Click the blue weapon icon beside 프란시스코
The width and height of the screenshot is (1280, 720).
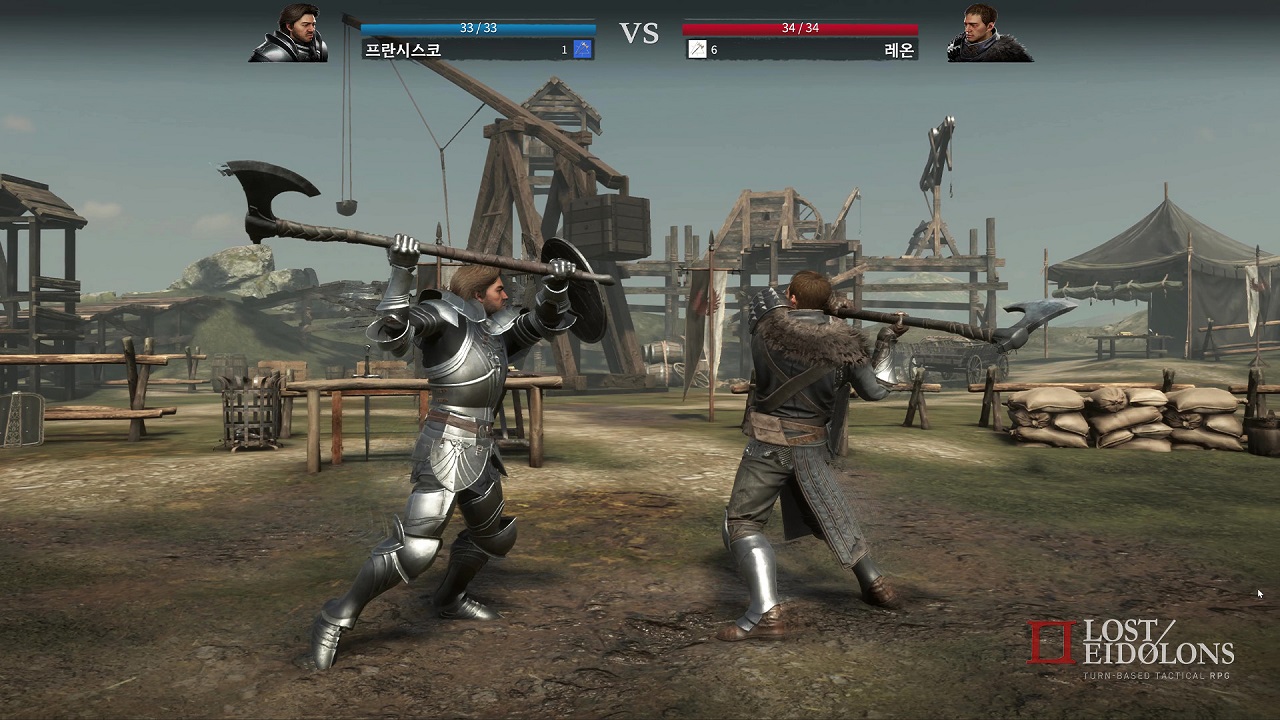[583, 50]
